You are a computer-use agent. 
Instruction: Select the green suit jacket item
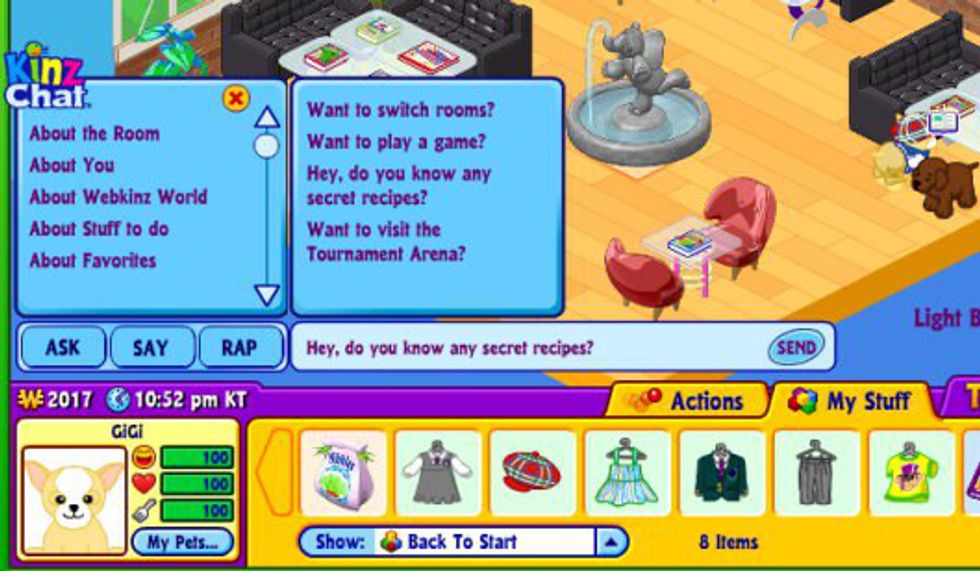click(x=722, y=473)
